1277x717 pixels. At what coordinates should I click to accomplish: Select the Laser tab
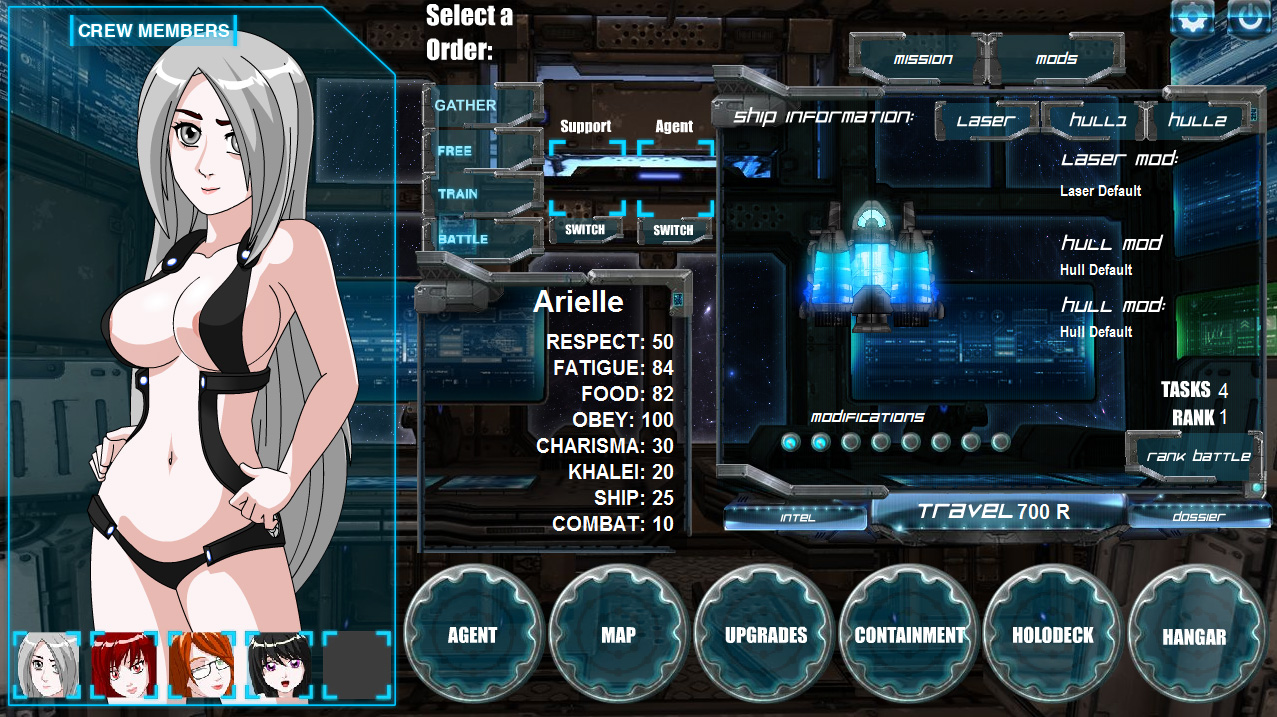tap(985, 121)
